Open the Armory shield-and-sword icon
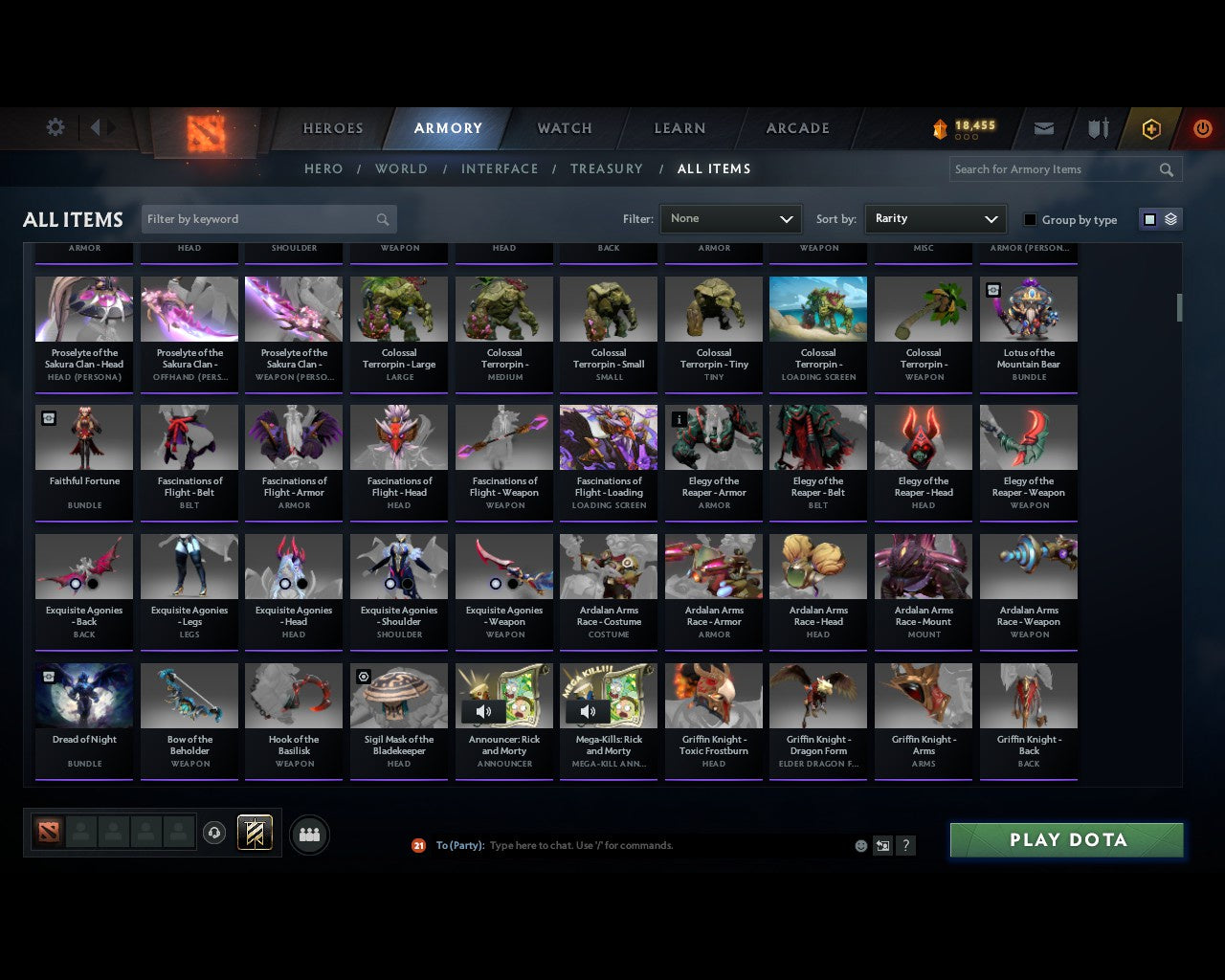 tap(1097, 128)
